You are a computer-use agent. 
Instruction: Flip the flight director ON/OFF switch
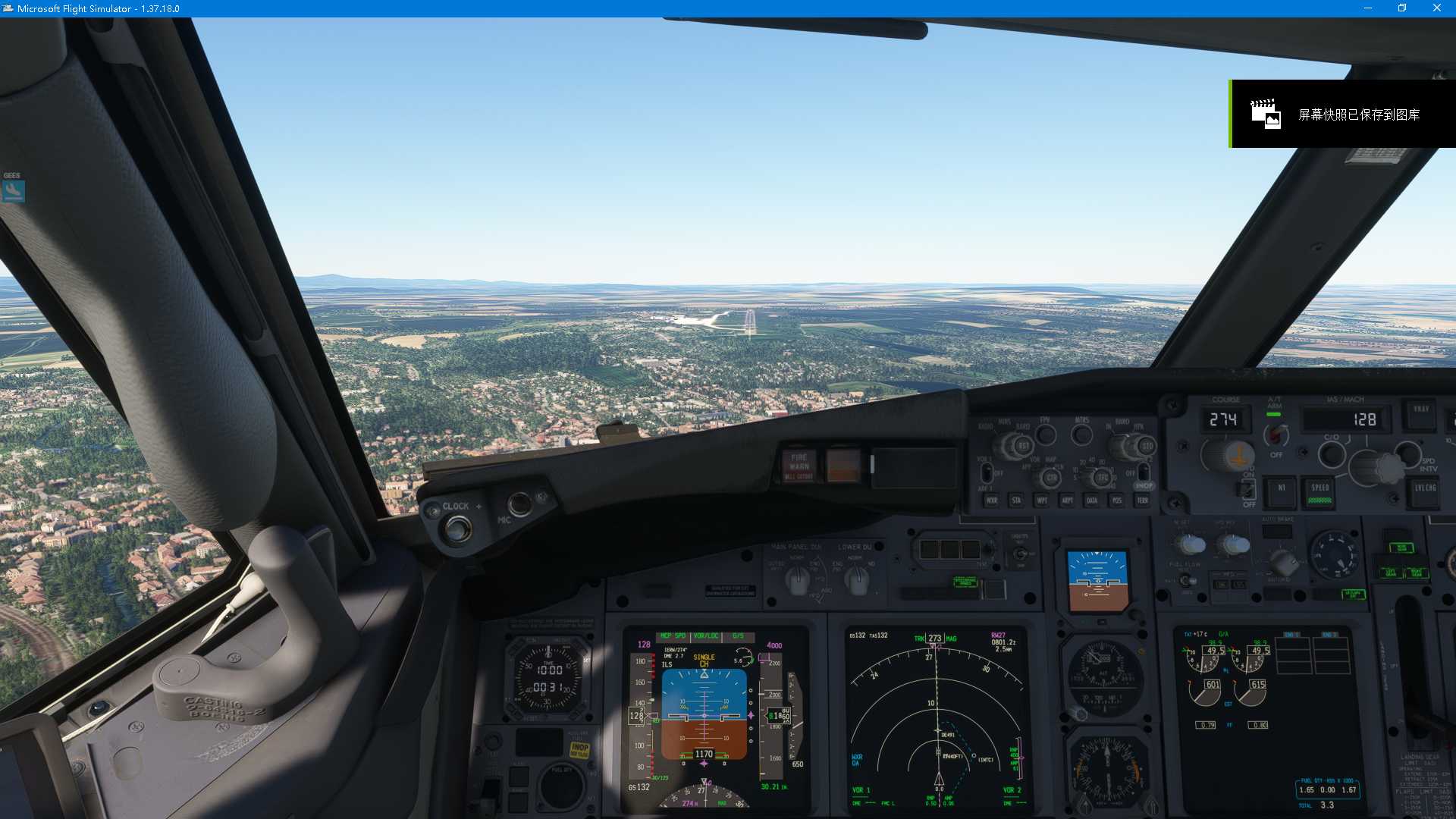pyautogui.click(x=1247, y=490)
